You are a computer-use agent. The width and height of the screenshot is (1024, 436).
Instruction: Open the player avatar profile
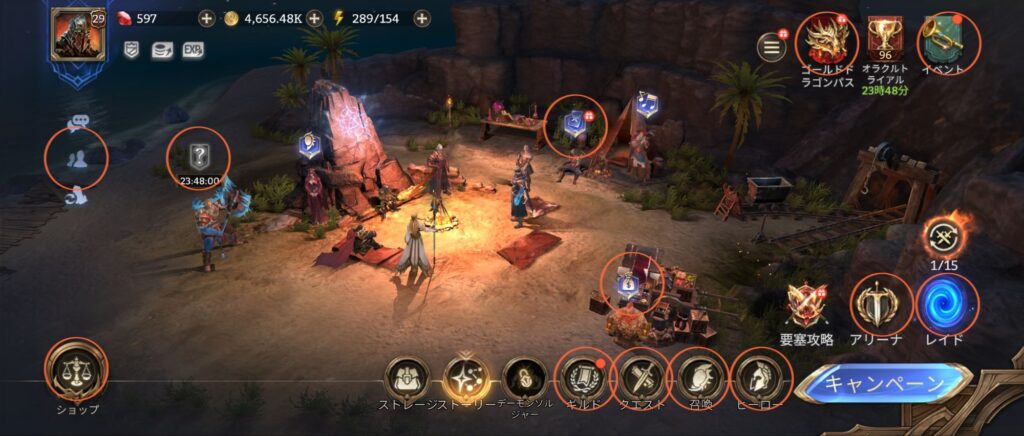[x=72, y=34]
